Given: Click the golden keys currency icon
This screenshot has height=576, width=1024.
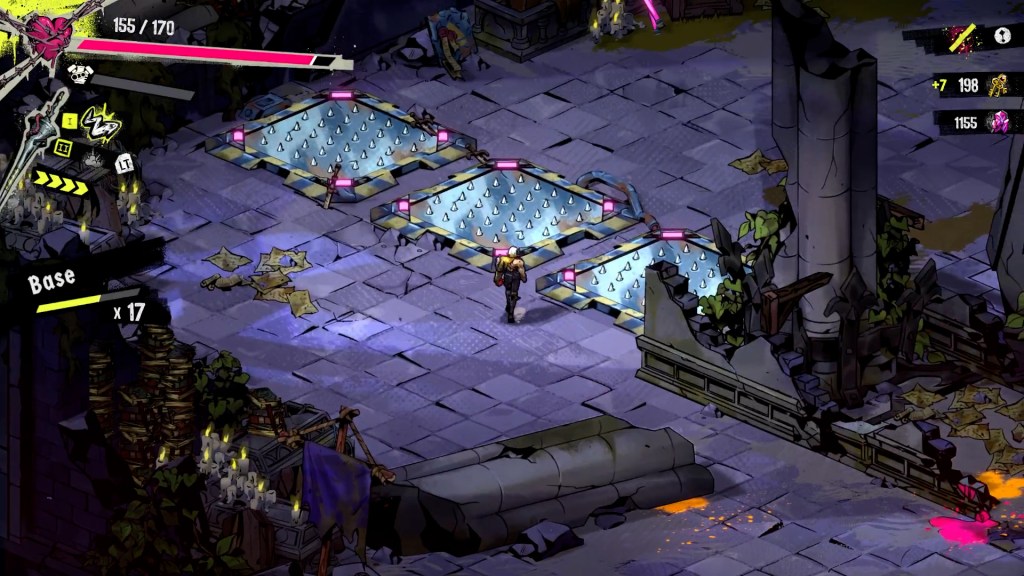Looking at the screenshot, I should coord(999,85).
